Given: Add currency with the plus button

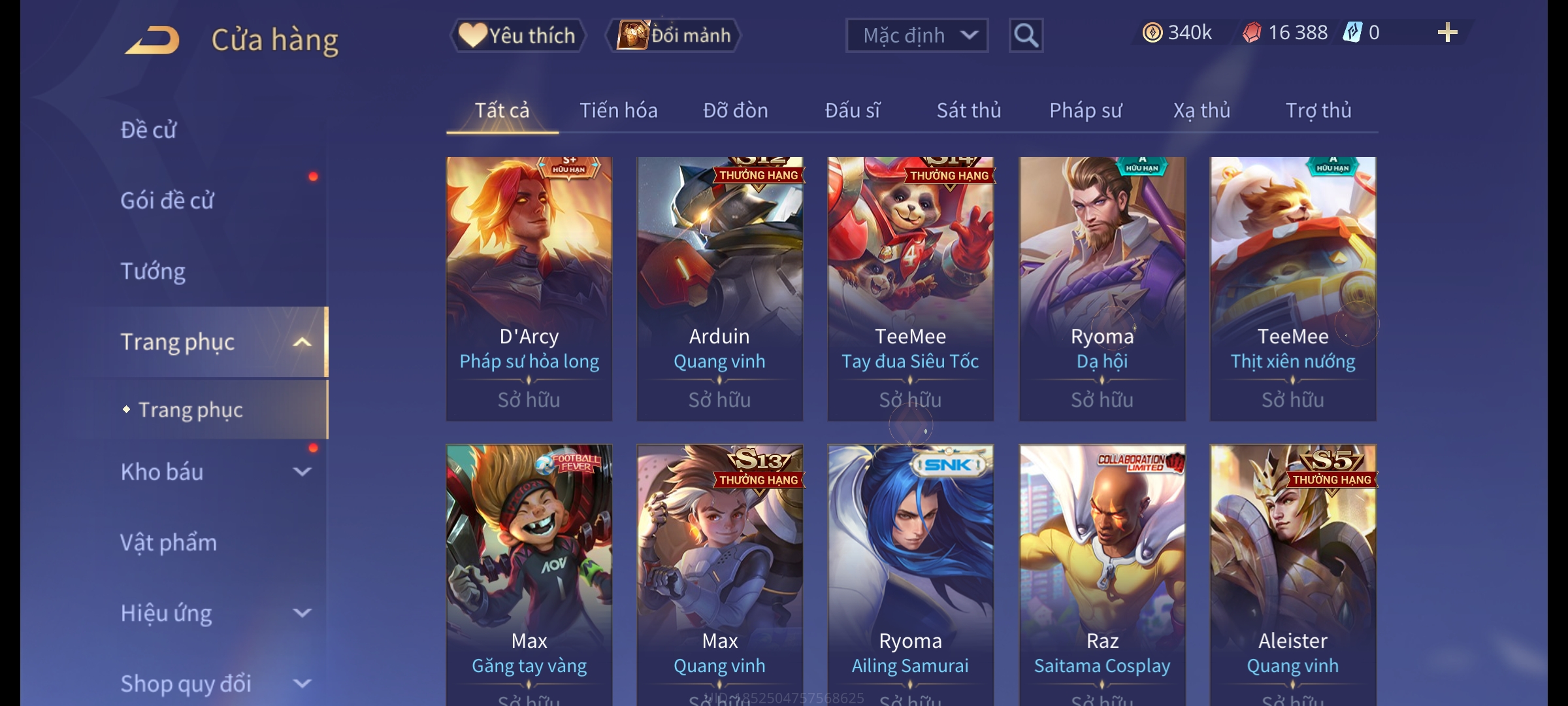Looking at the screenshot, I should pos(1447,33).
